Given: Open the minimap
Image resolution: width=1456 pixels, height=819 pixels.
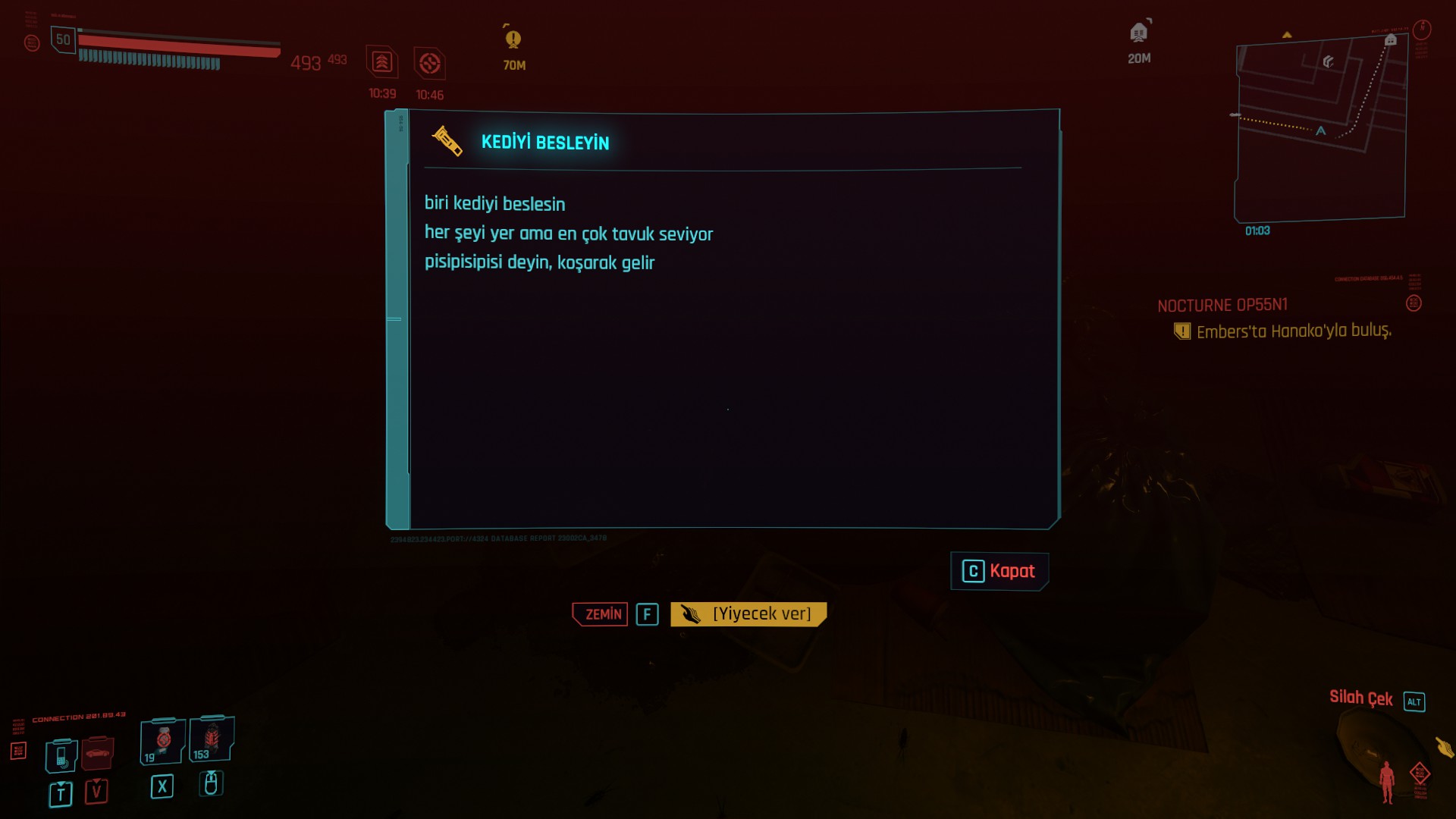Looking at the screenshot, I should 1321,129.
